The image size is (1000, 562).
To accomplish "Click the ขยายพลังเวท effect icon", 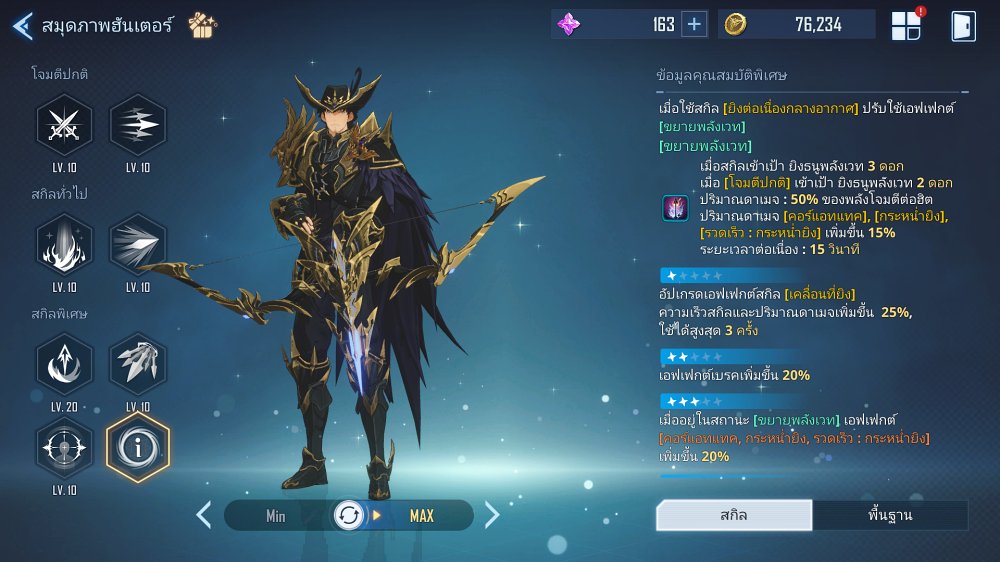I will pyautogui.click(x=675, y=208).
